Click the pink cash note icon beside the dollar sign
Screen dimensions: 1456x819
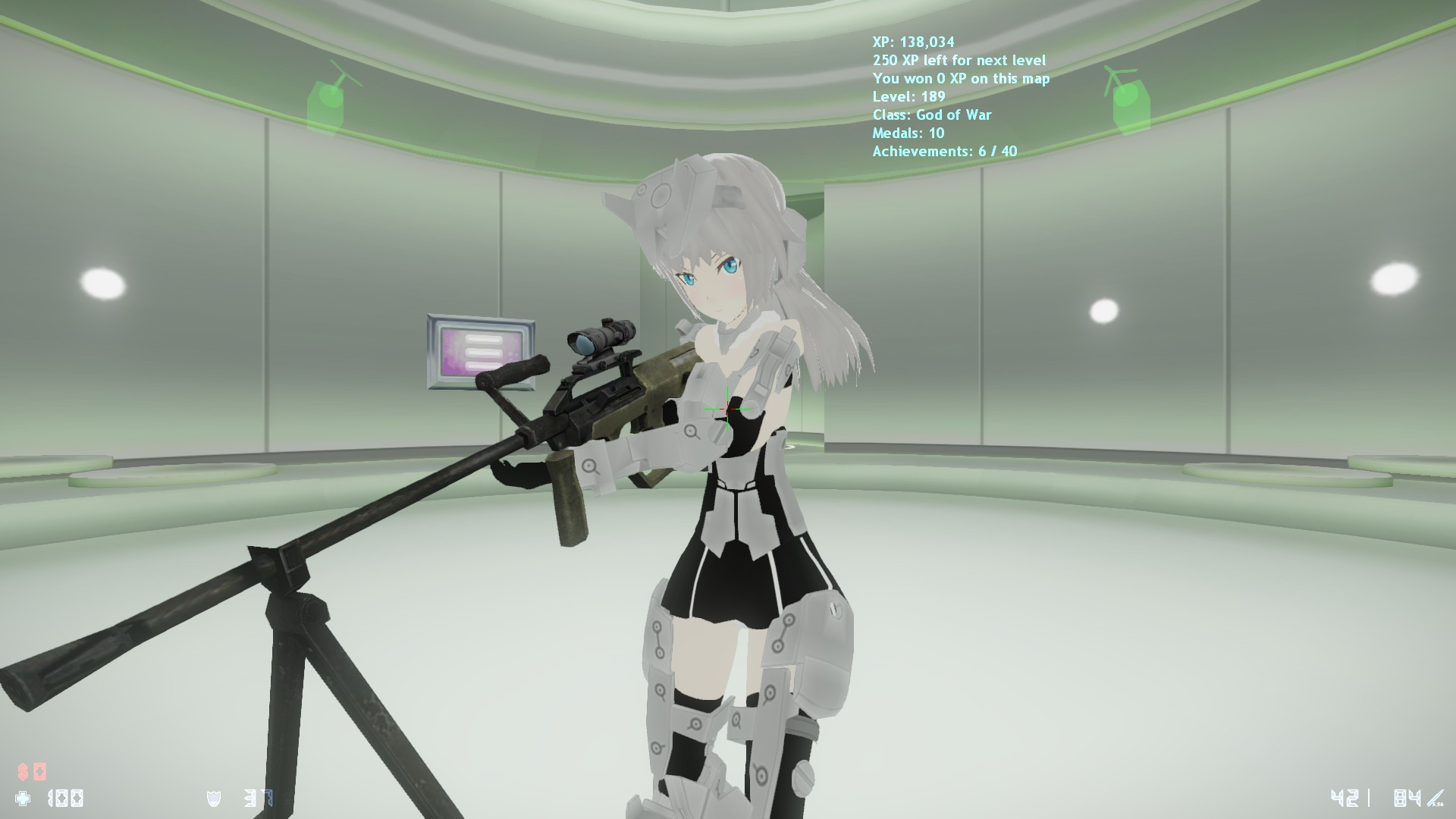click(39, 771)
